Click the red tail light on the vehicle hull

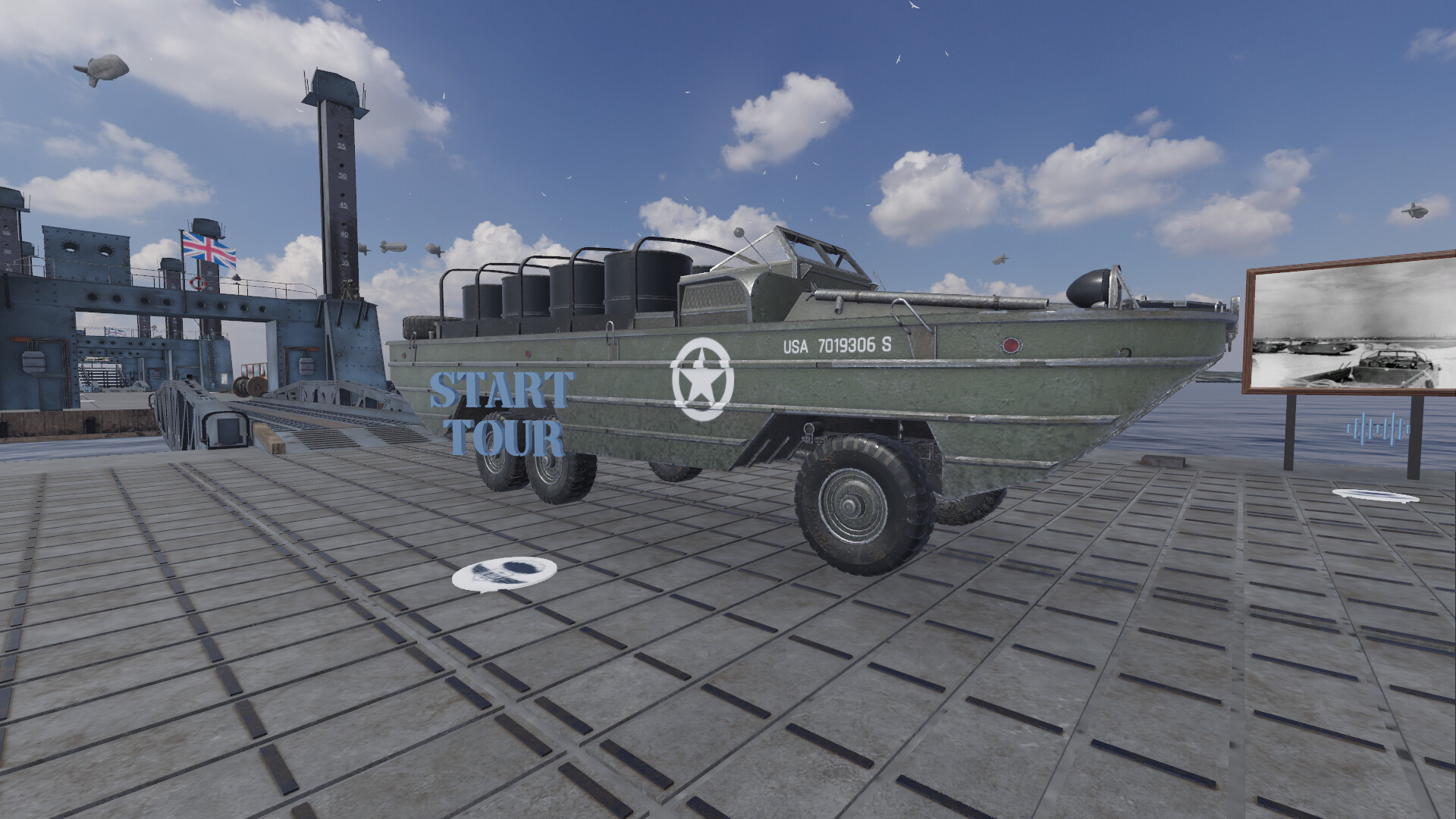click(1009, 344)
